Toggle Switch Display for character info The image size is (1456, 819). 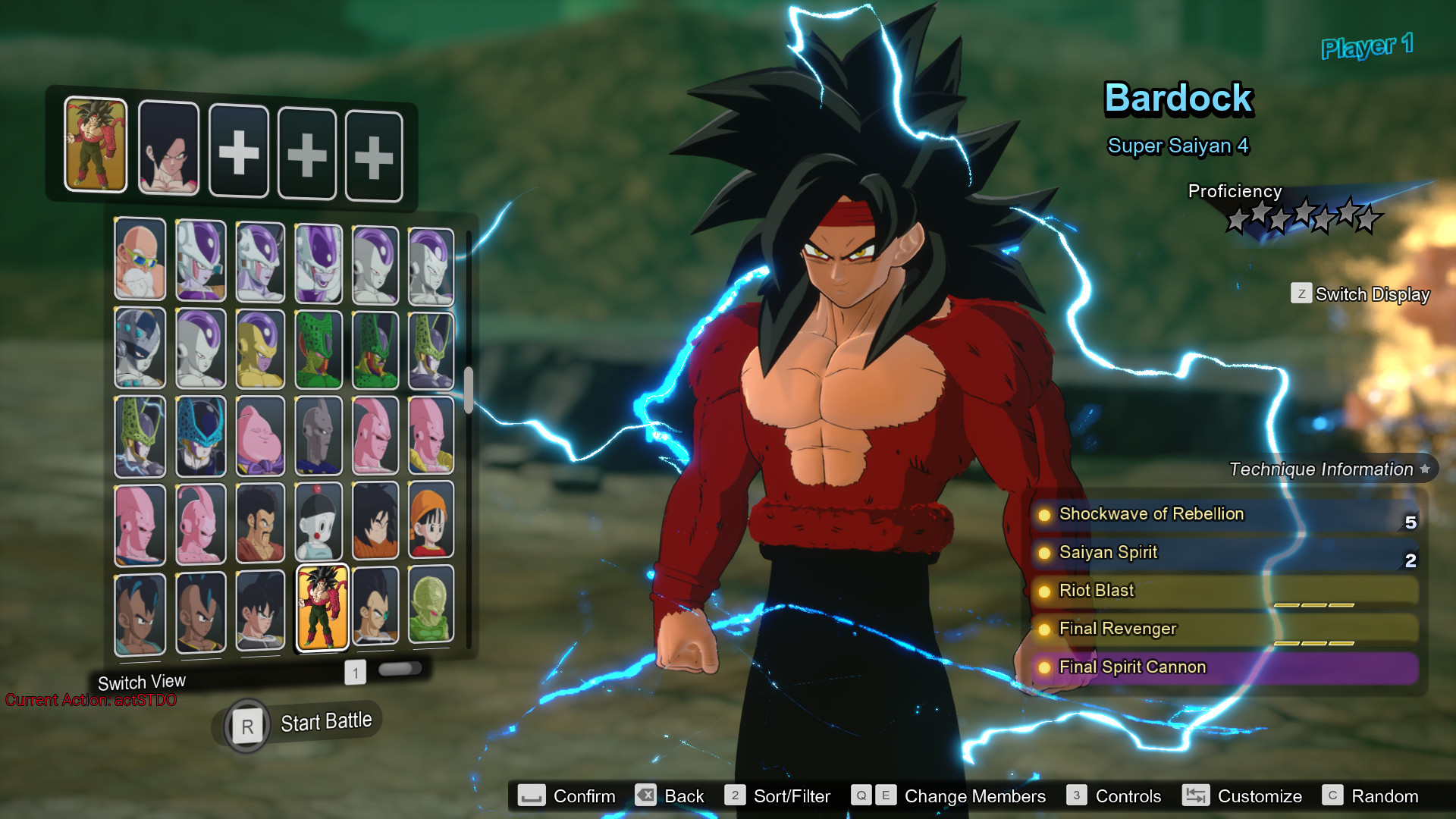pyautogui.click(x=1360, y=294)
